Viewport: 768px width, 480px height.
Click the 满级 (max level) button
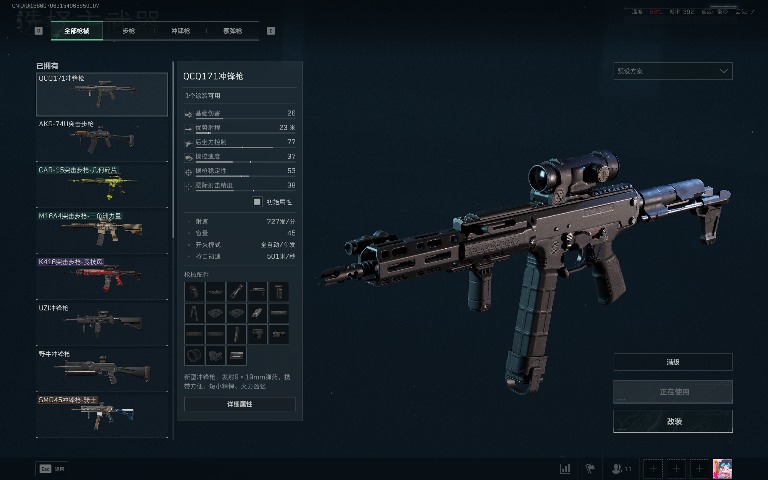[672, 362]
